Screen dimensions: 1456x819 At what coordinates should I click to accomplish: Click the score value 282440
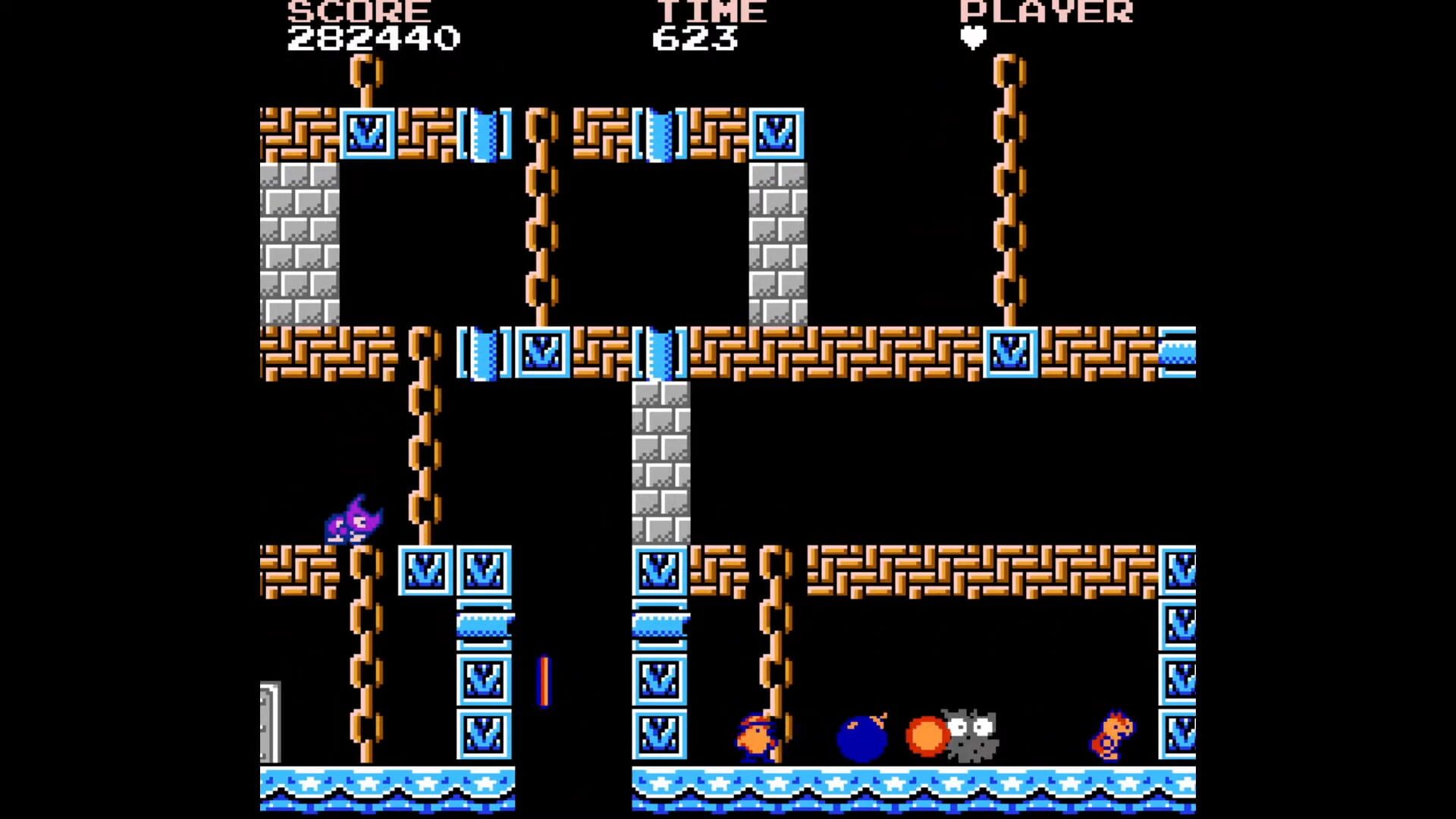[375, 36]
